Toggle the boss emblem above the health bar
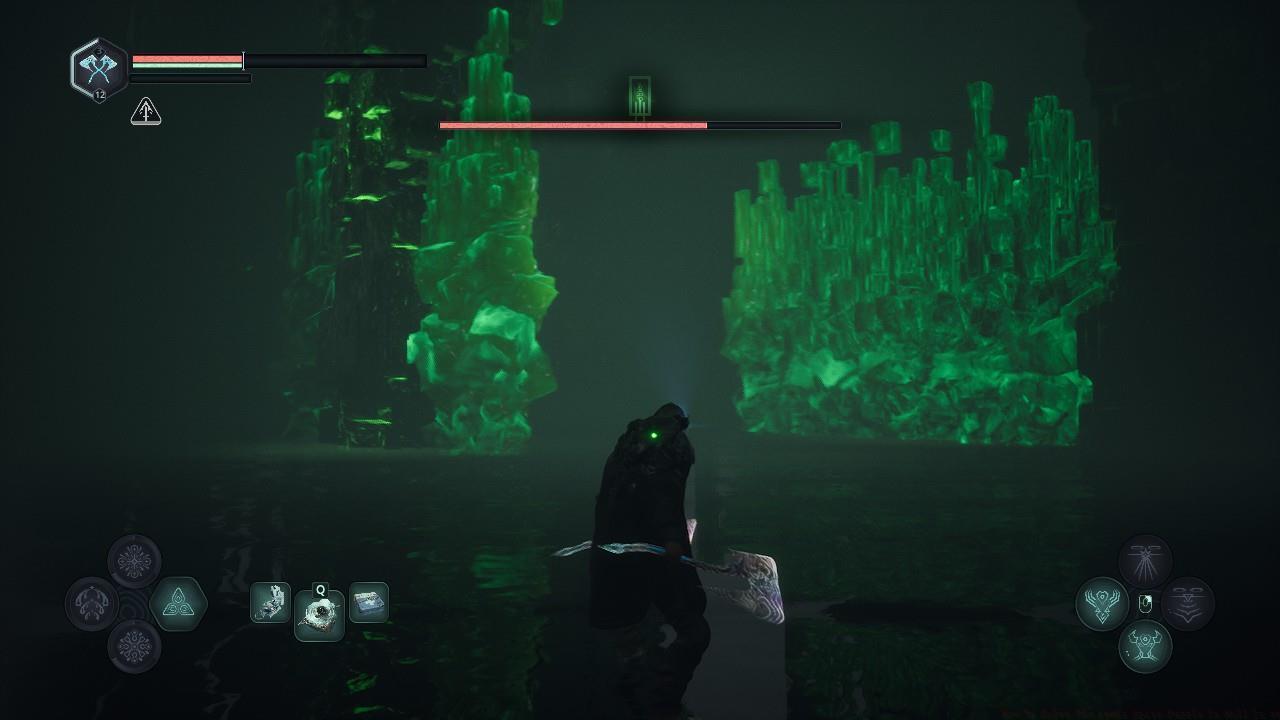This screenshot has height=720, width=1280. point(638,94)
